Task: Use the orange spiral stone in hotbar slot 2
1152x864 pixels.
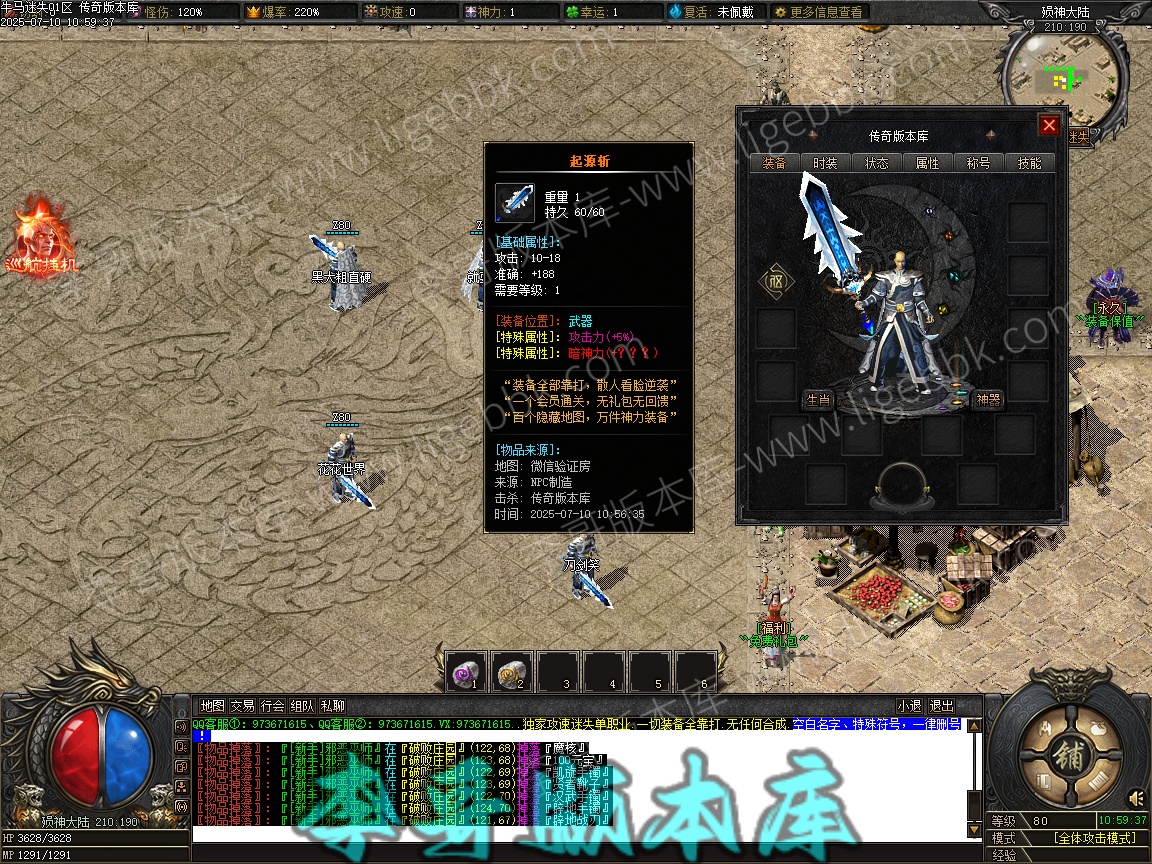Action: (512, 671)
